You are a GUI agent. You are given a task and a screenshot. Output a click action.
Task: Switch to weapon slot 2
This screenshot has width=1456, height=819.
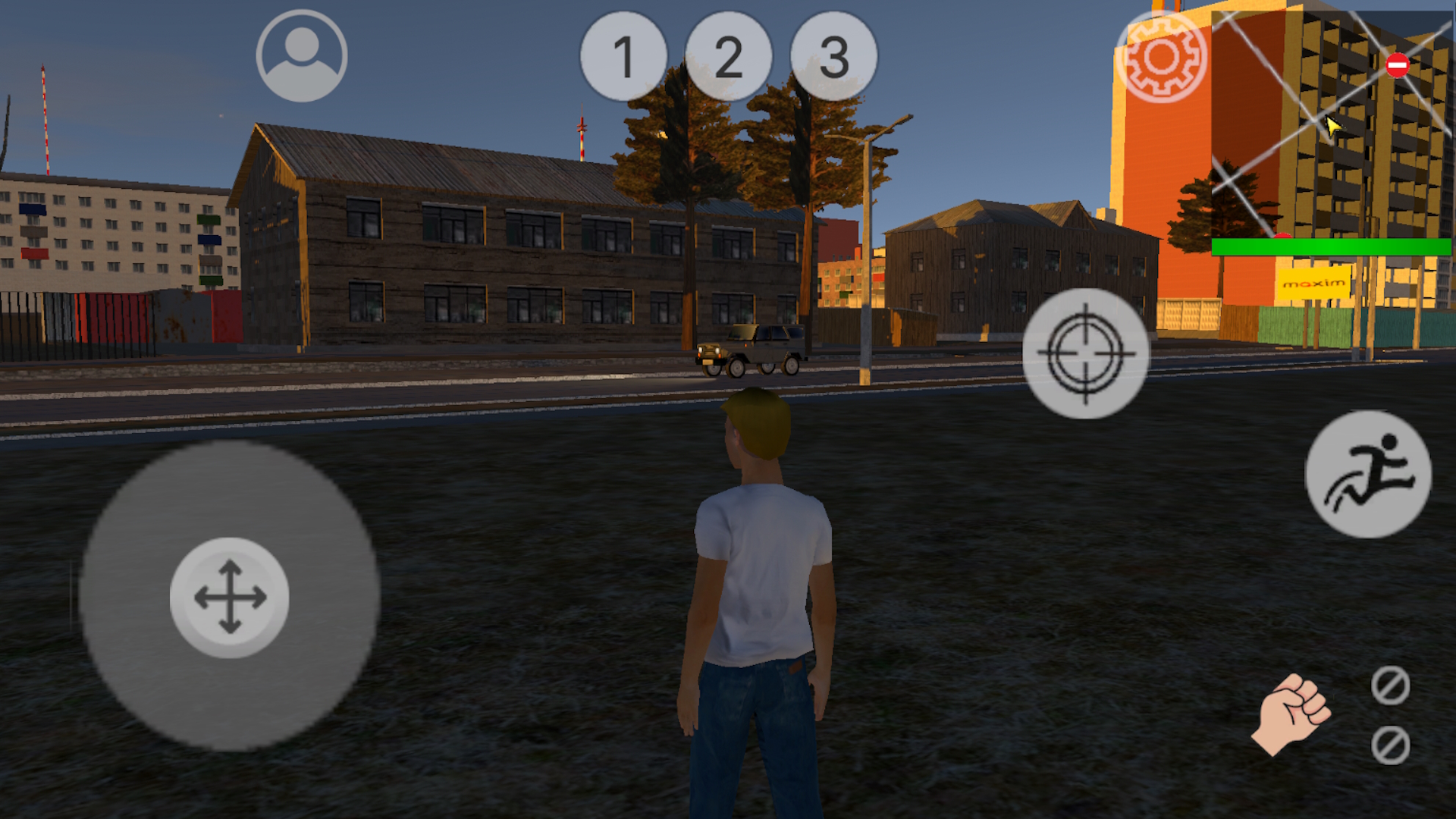[x=730, y=57]
